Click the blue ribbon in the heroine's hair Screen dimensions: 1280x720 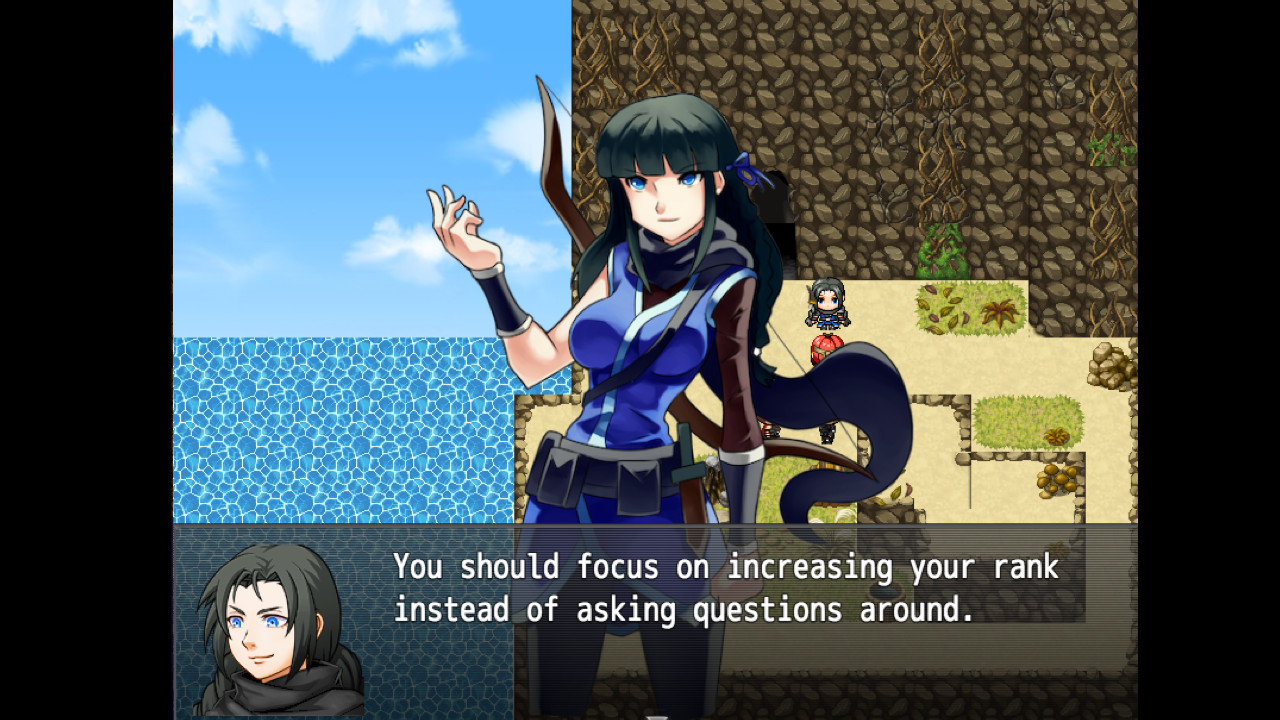[748, 170]
